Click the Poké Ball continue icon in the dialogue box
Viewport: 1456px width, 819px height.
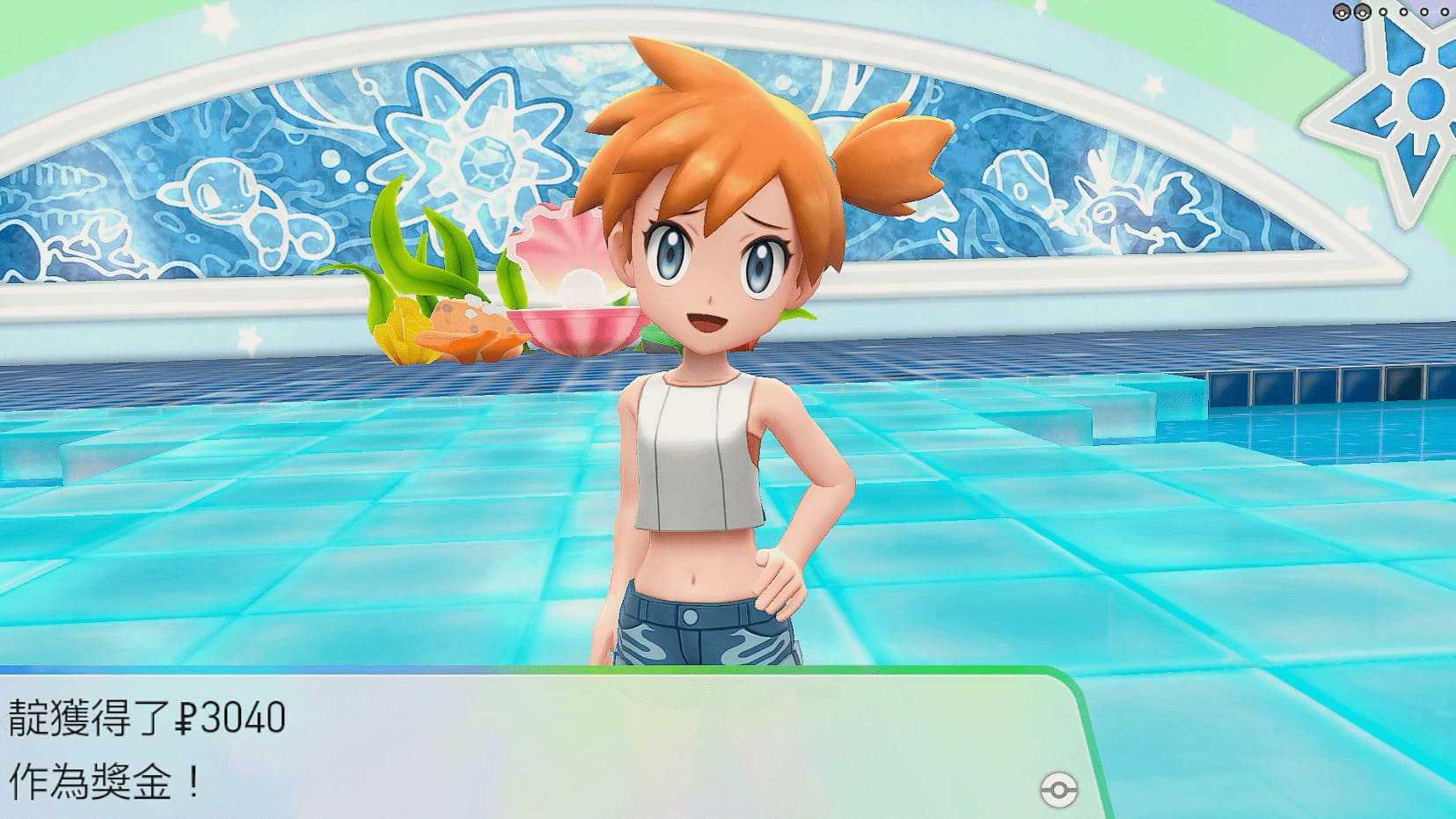(1057, 789)
